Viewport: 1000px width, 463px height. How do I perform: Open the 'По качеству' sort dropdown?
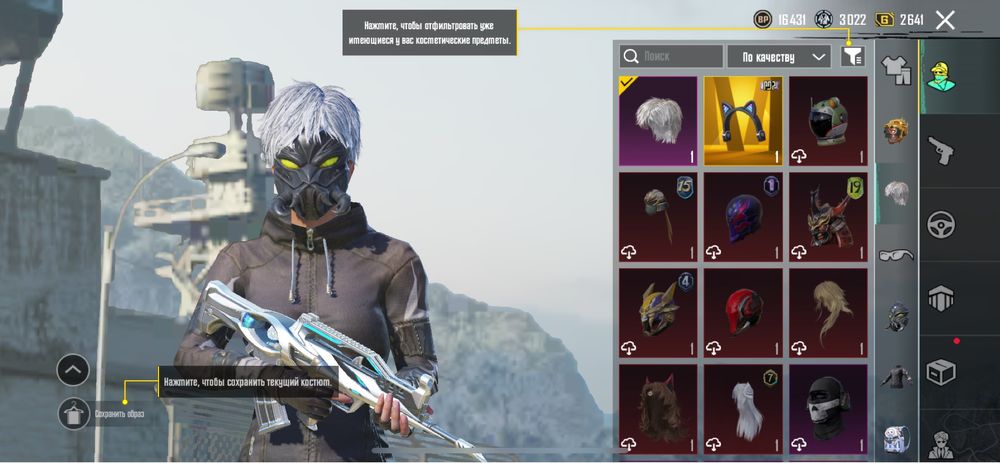pyautogui.click(x=779, y=56)
